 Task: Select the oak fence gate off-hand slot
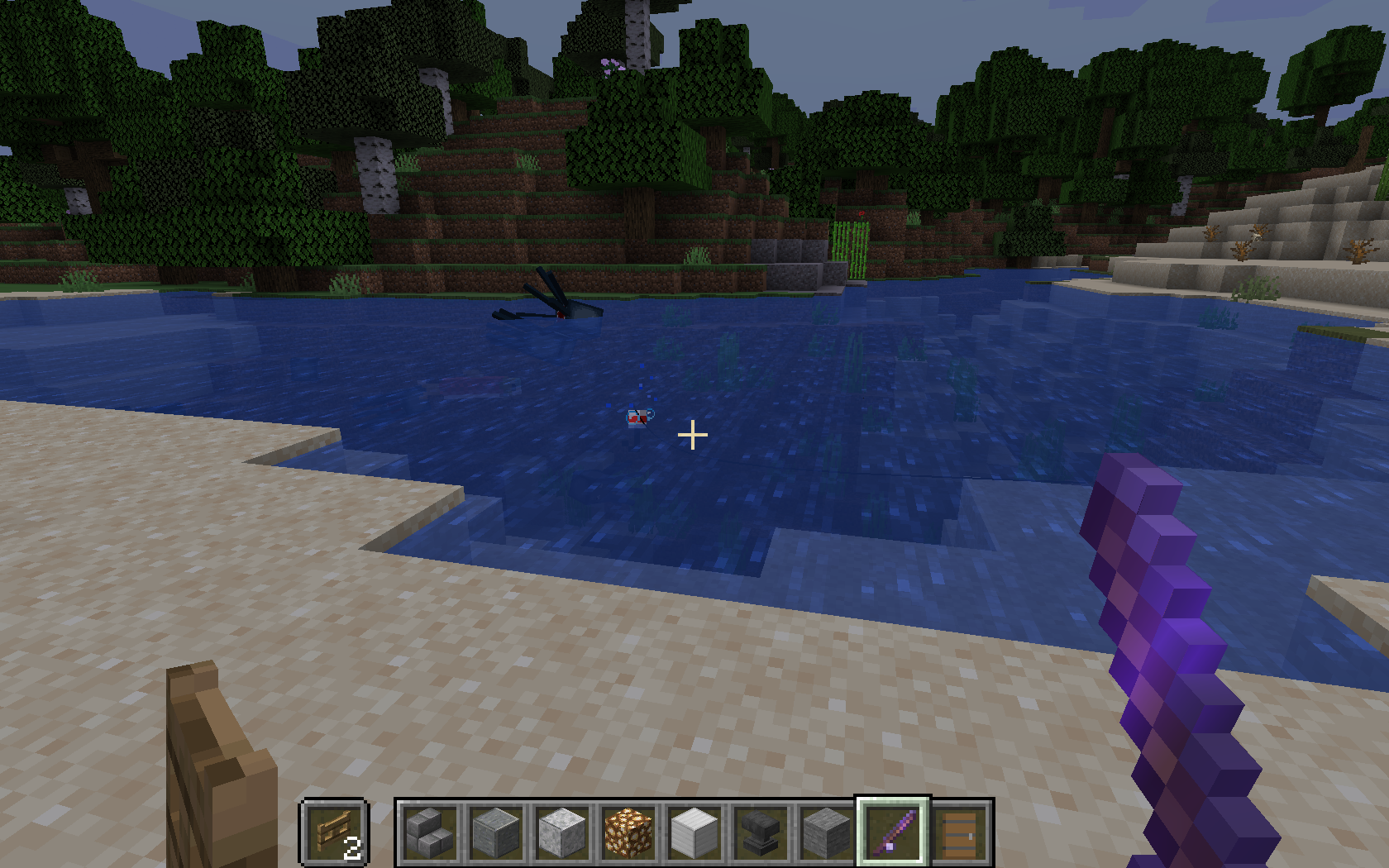coord(334,832)
